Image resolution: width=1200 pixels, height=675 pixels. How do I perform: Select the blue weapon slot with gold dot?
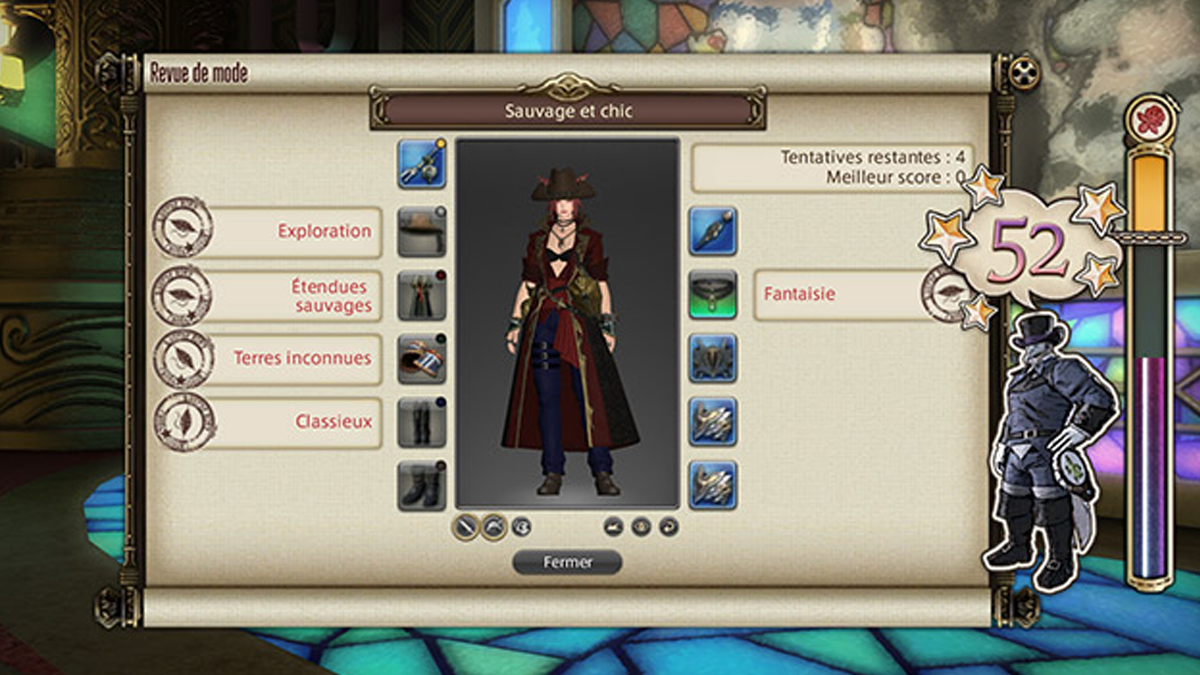pyautogui.click(x=422, y=164)
